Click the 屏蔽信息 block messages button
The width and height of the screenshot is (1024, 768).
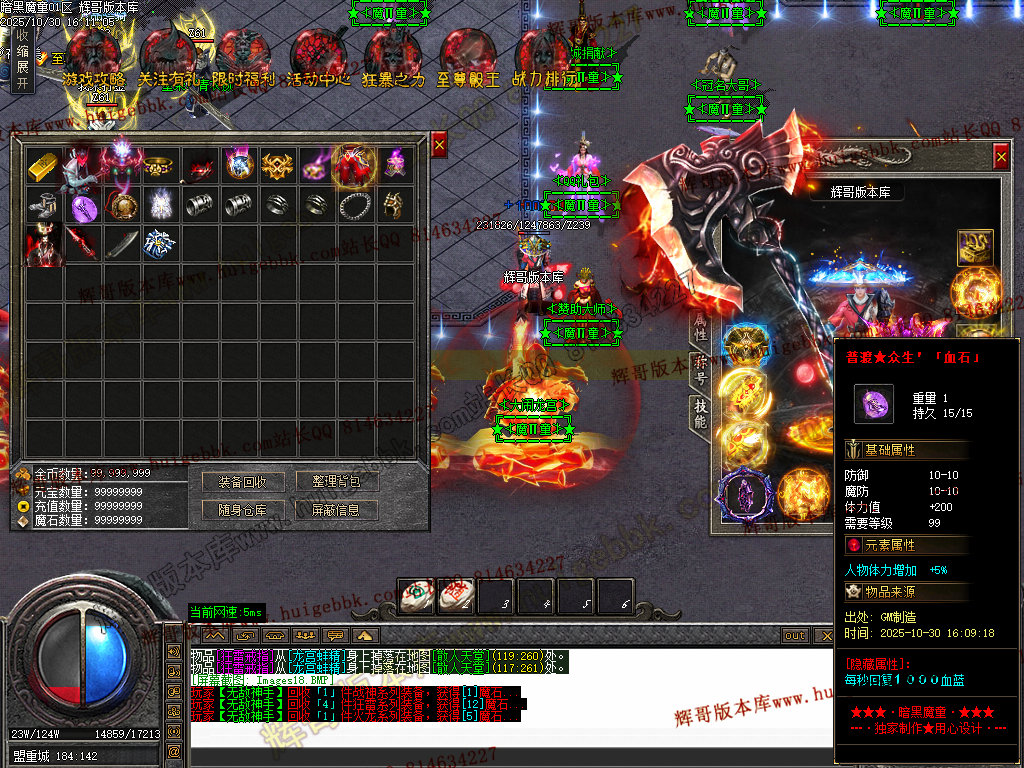point(336,510)
